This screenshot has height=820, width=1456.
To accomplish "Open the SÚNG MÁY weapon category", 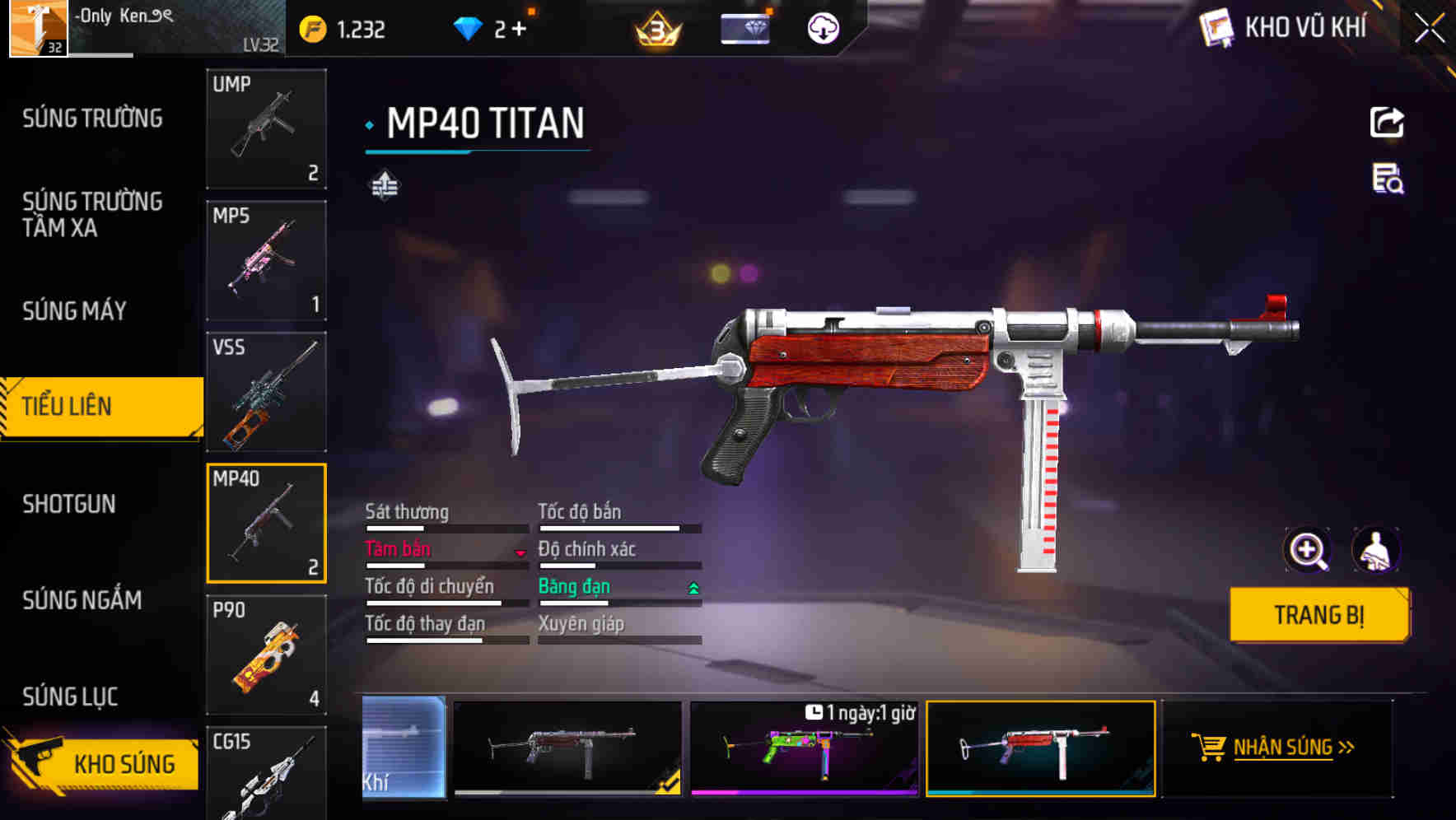I will (x=74, y=311).
